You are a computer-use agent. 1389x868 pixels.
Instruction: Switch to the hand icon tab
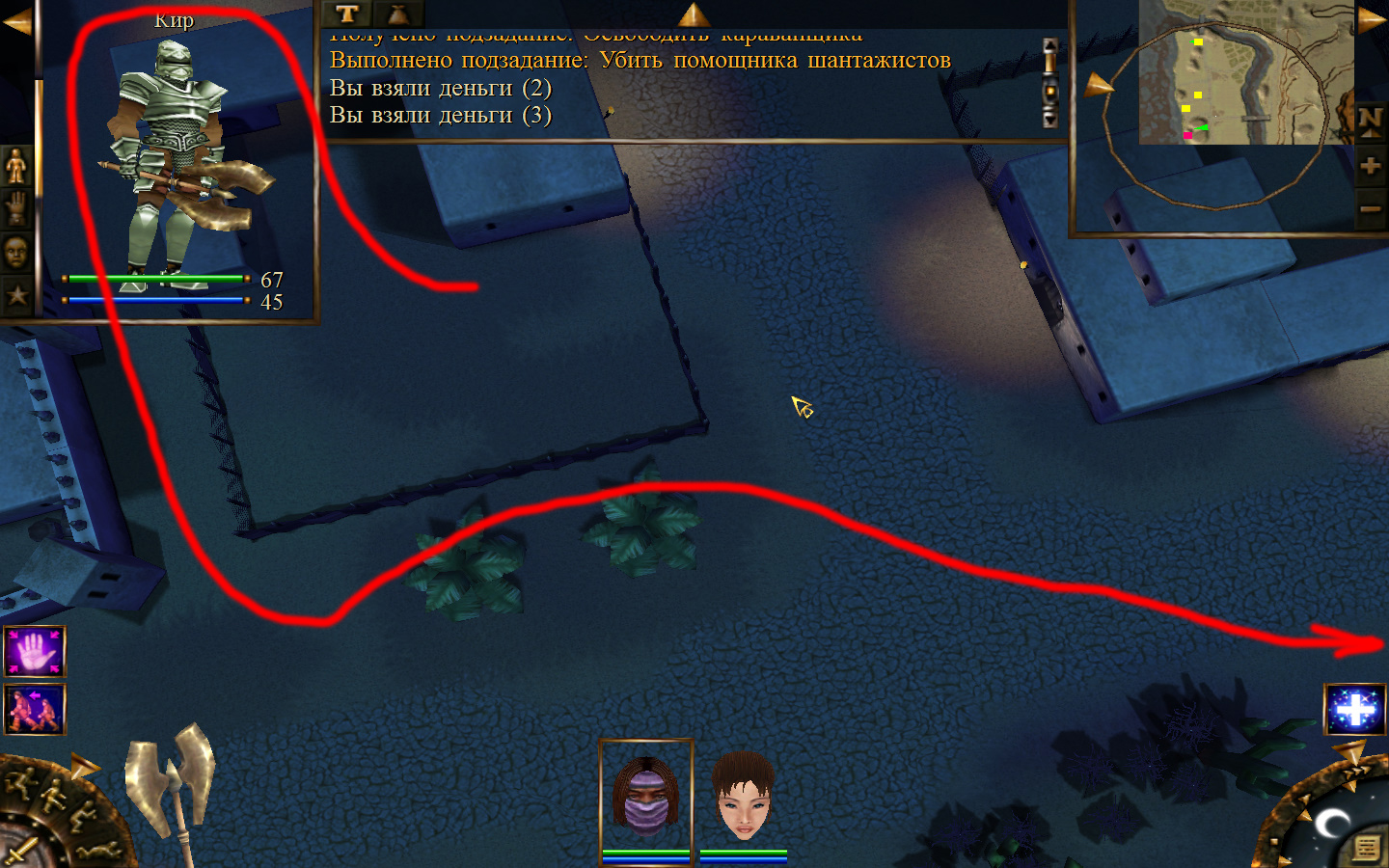16,208
